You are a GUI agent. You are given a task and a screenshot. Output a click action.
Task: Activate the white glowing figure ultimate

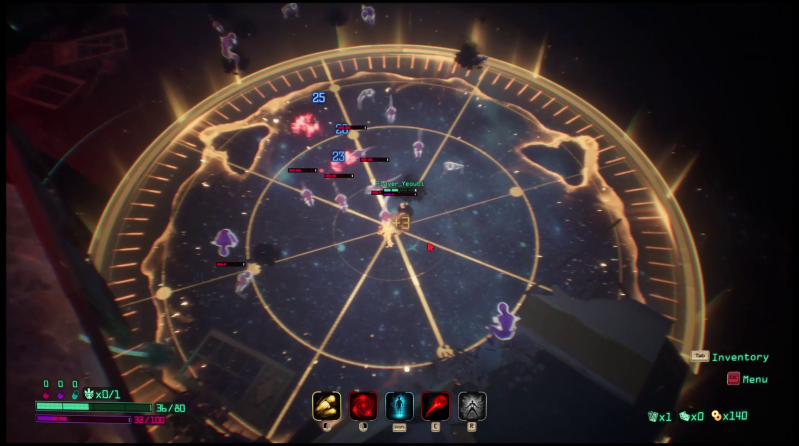pyautogui.click(x=472, y=405)
